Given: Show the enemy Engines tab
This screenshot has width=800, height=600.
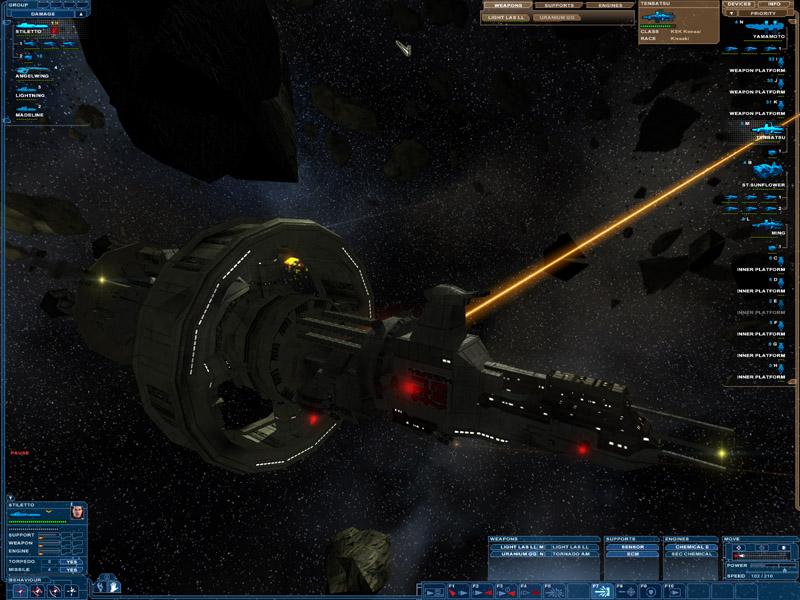Looking at the screenshot, I should [x=610, y=5].
